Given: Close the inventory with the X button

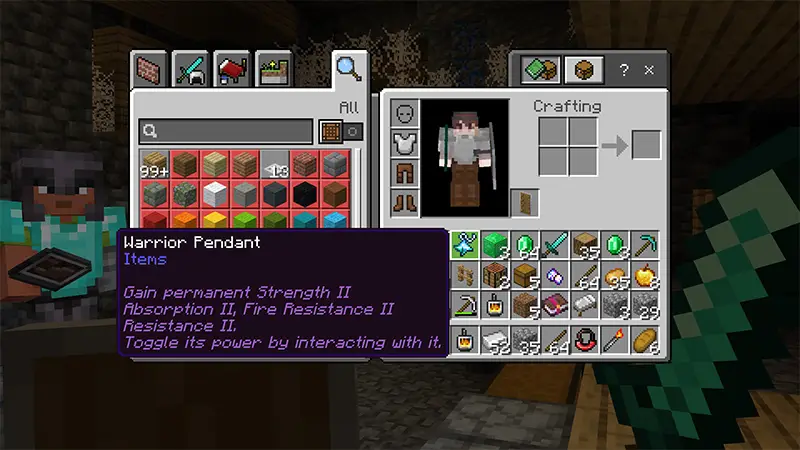Looking at the screenshot, I should (x=649, y=70).
